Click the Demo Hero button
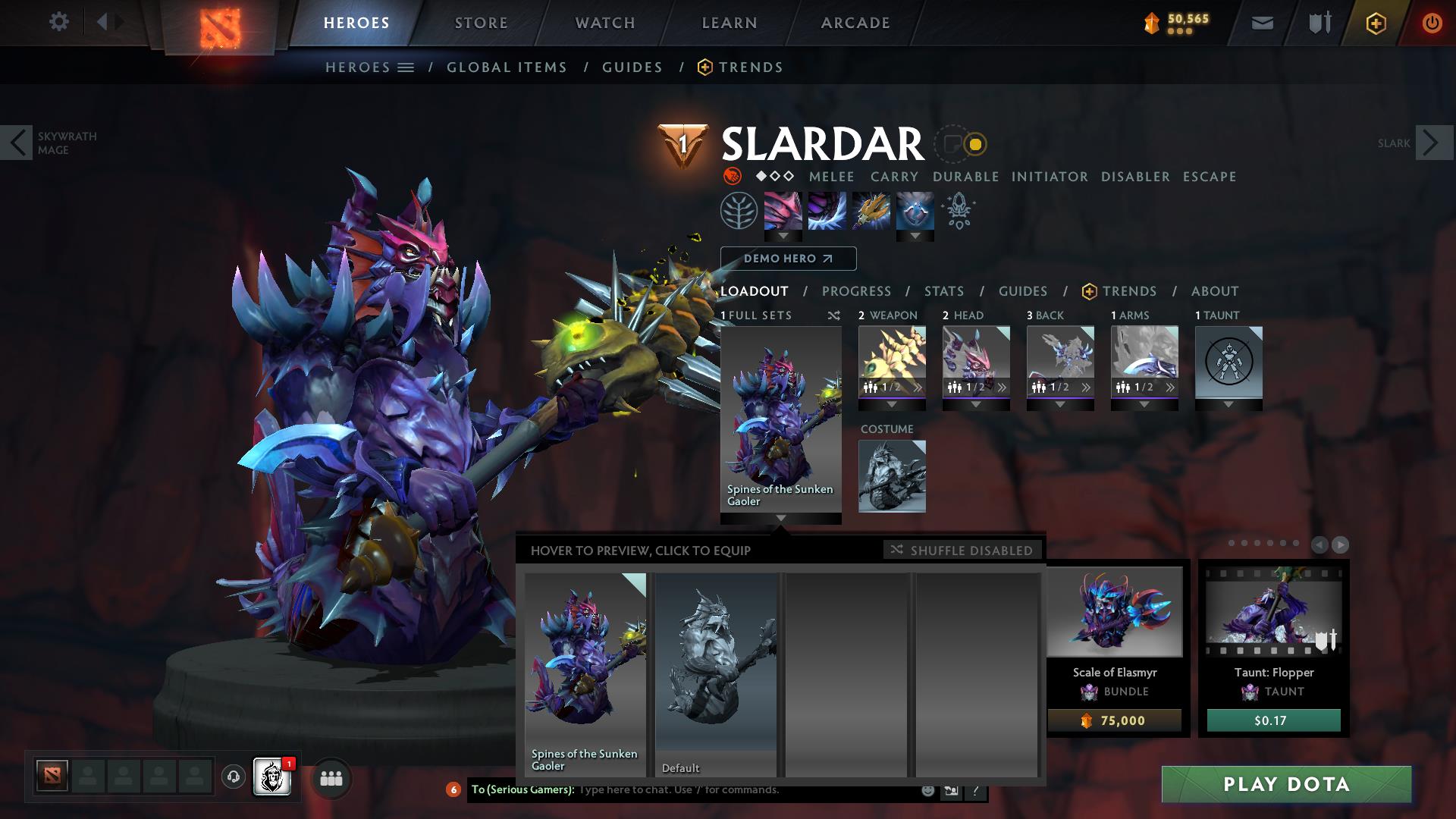Image resolution: width=1456 pixels, height=819 pixels. 788,259
